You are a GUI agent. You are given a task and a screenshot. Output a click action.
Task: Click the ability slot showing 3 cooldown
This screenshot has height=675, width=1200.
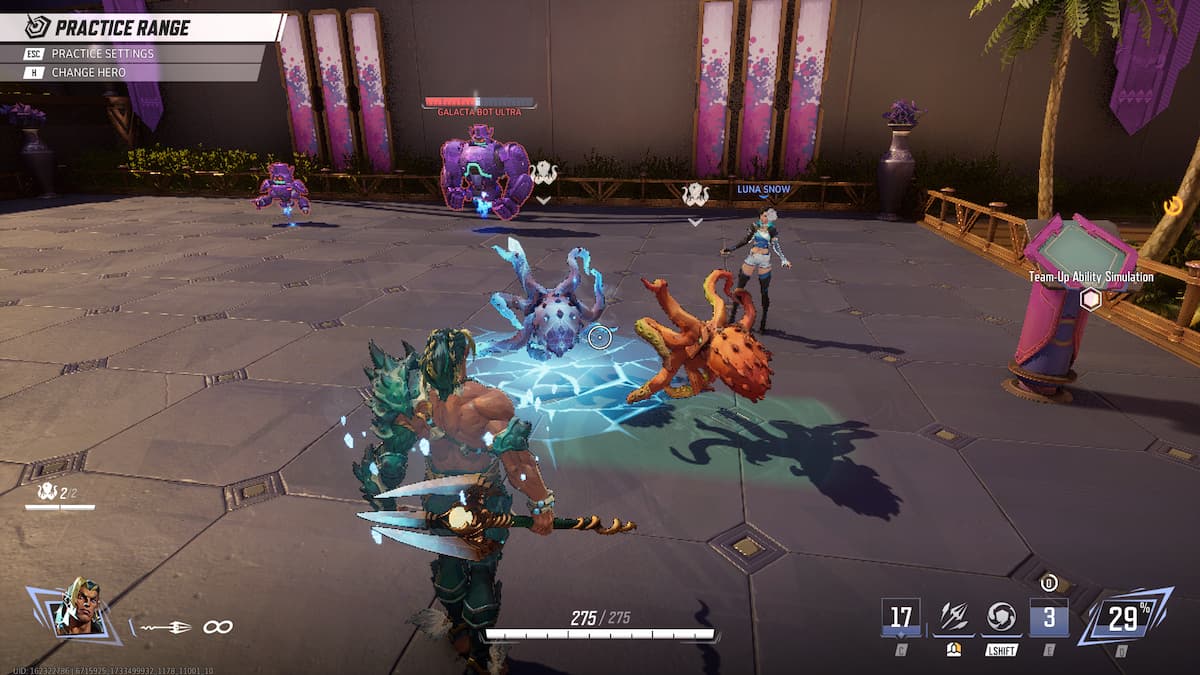coord(1048,617)
